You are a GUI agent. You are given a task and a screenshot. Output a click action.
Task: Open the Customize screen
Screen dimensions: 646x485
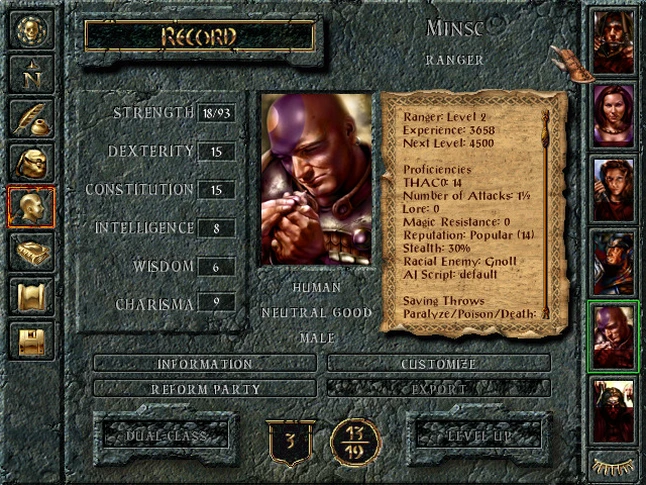pyautogui.click(x=438, y=364)
